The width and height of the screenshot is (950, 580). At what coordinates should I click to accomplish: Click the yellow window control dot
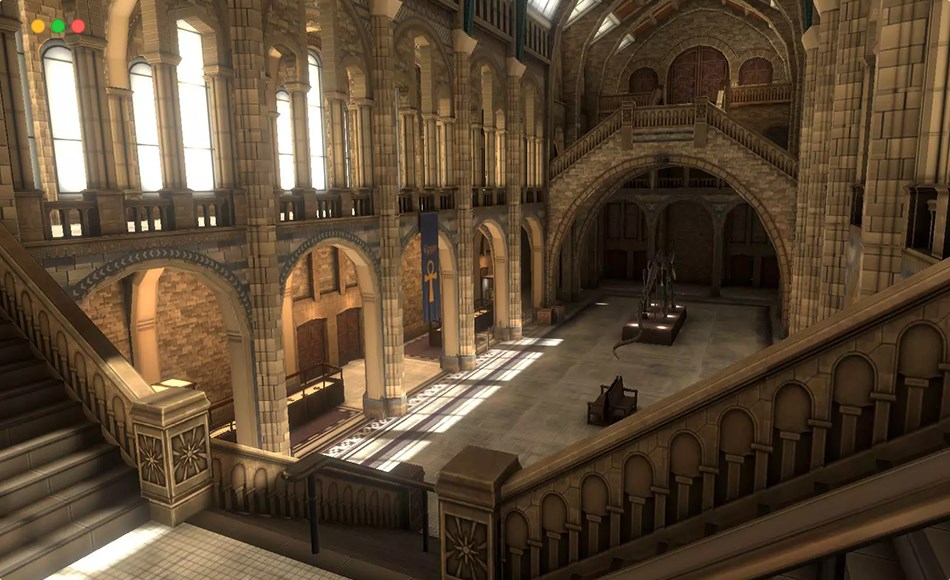coord(38,26)
